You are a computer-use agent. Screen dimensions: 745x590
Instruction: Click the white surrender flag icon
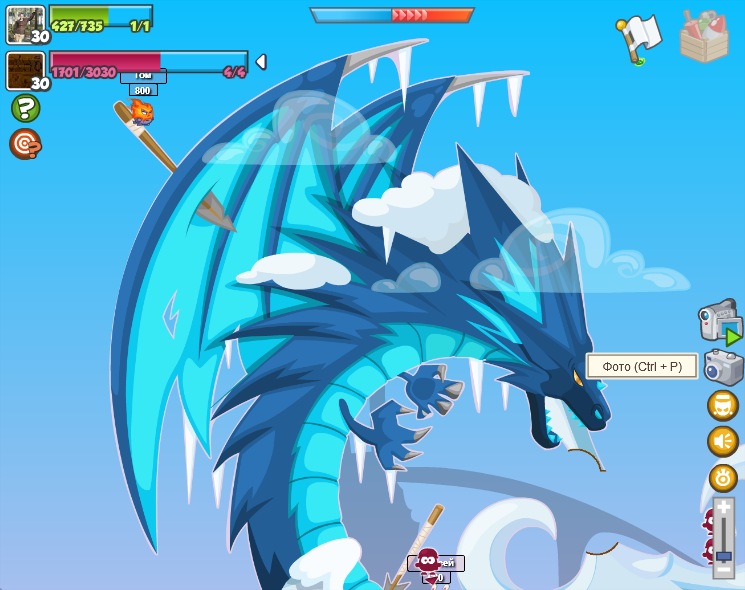pos(639,38)
